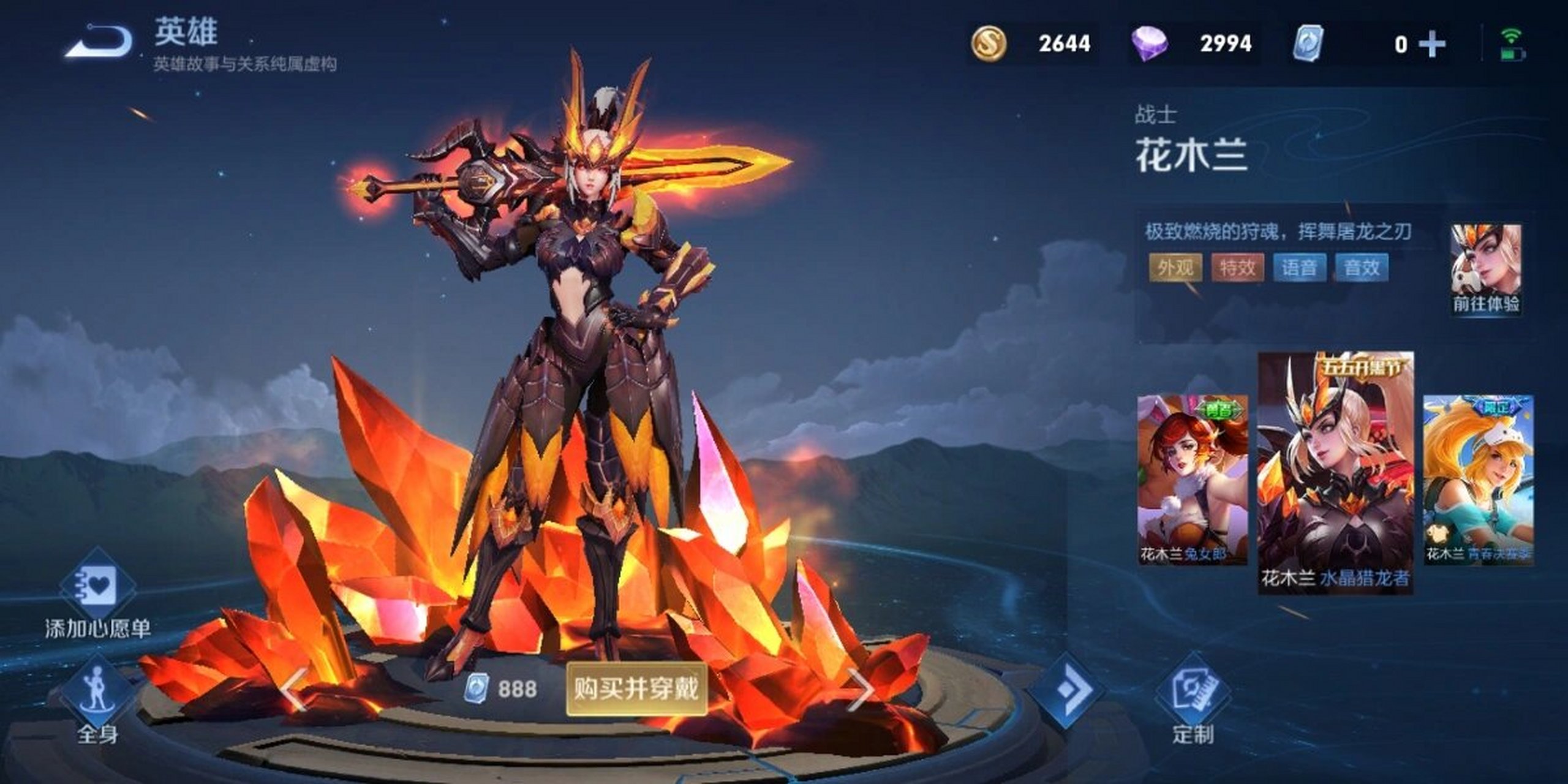Add skin to wishlist (添加心愿单)
Image resolution: width=1568 pixels, height=784 pixels.
[98, 593]
